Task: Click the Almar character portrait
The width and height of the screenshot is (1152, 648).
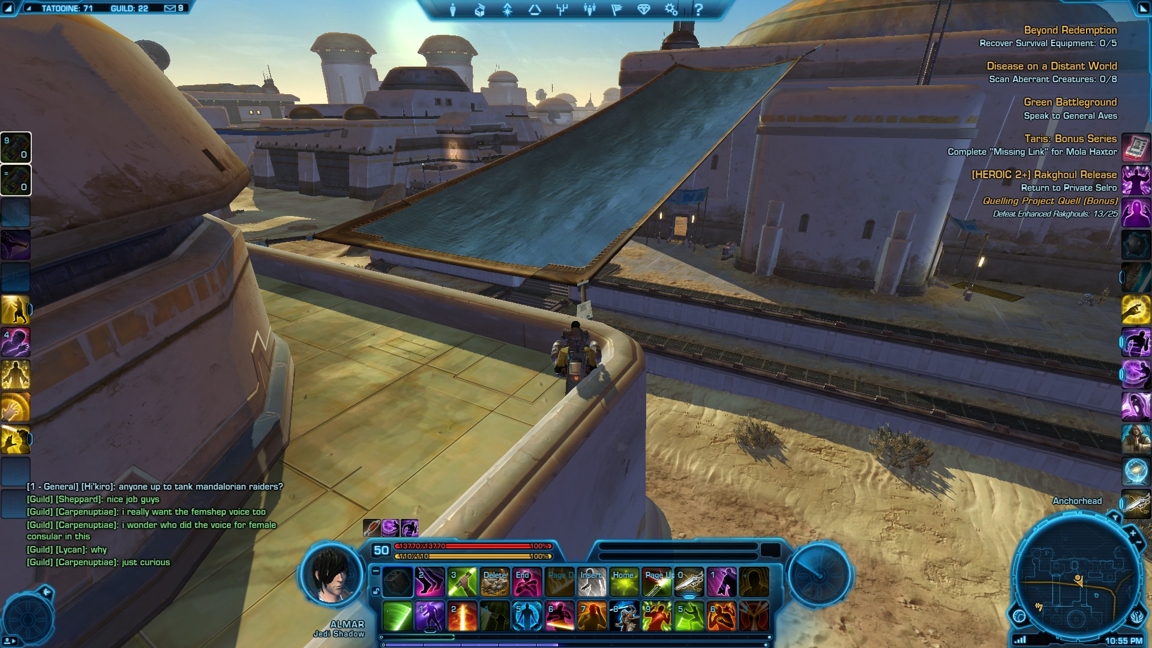Action: tap(332, 574)
